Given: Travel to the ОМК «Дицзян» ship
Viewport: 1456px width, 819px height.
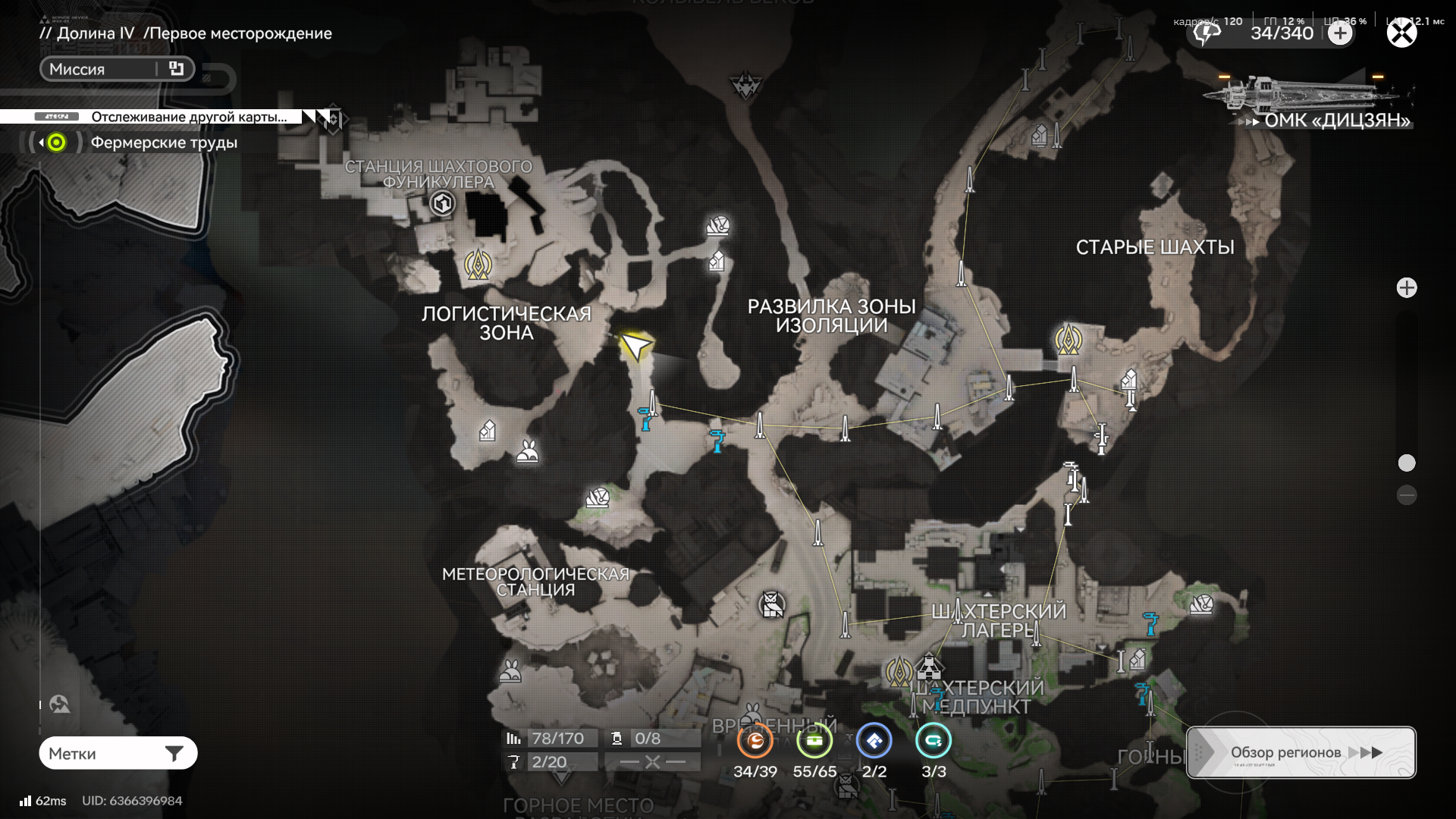Looking at the screenshot, I should tap(1308, 100).
